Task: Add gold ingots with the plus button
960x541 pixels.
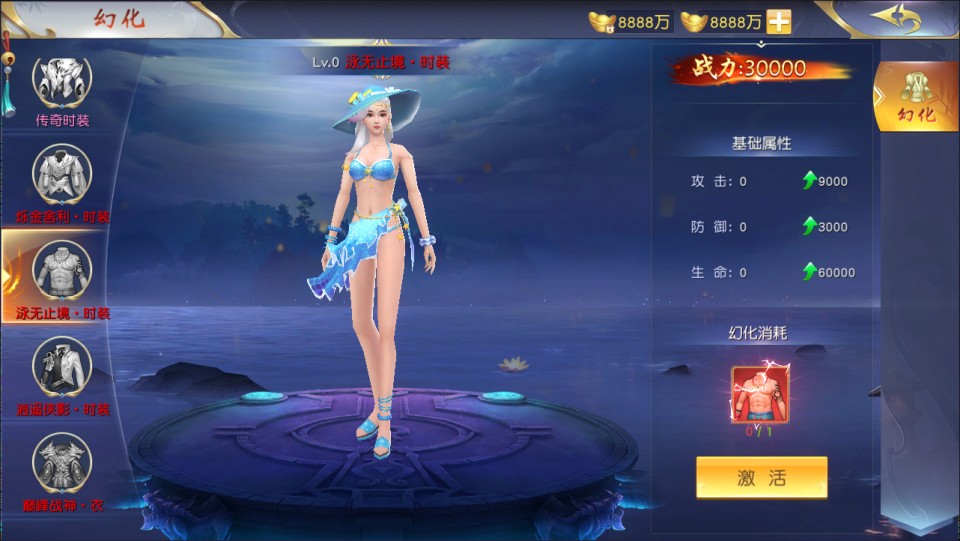Action: pyautogui.click(x=779, y=21)
